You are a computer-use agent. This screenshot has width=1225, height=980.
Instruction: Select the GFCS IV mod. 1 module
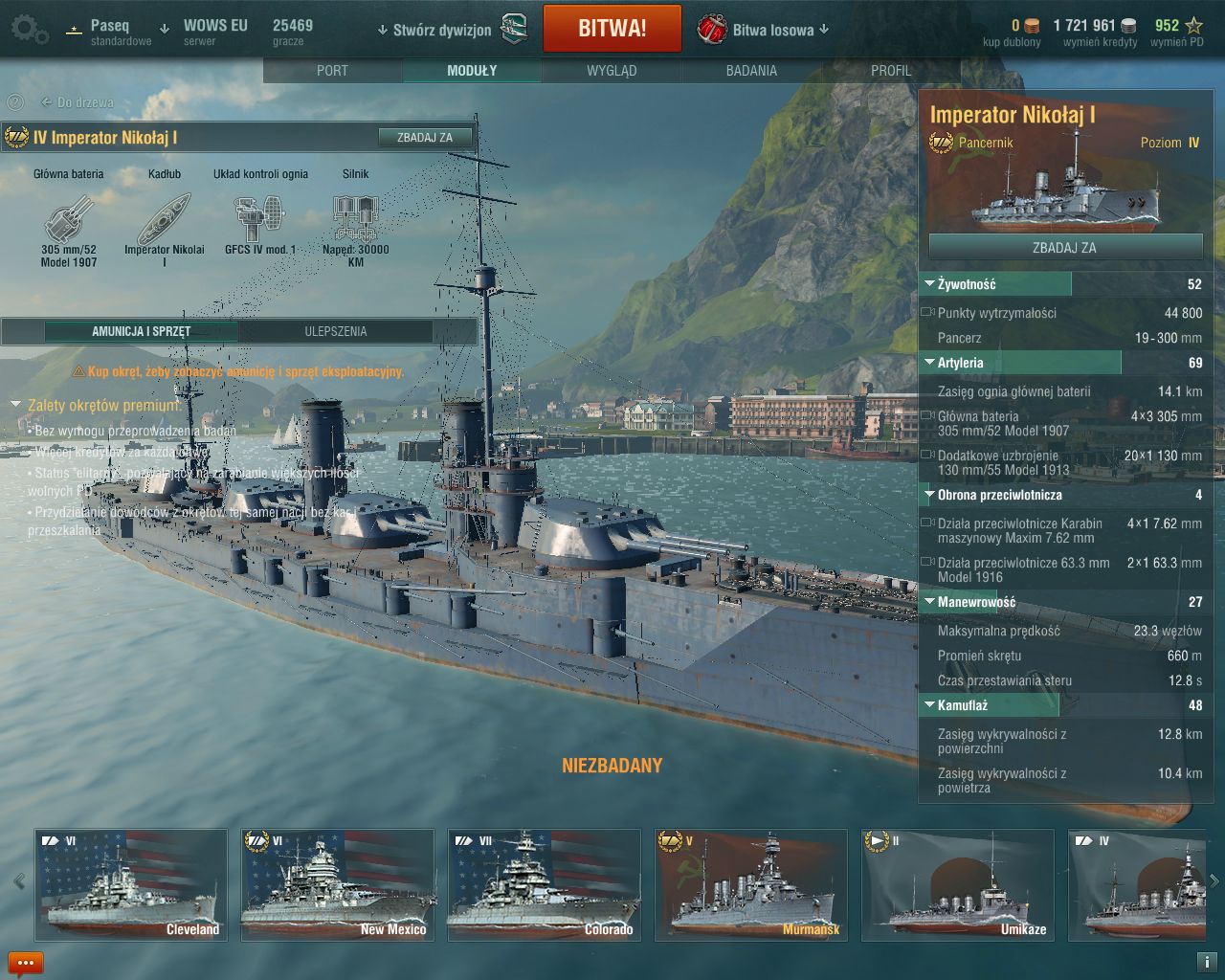(259, 222)
